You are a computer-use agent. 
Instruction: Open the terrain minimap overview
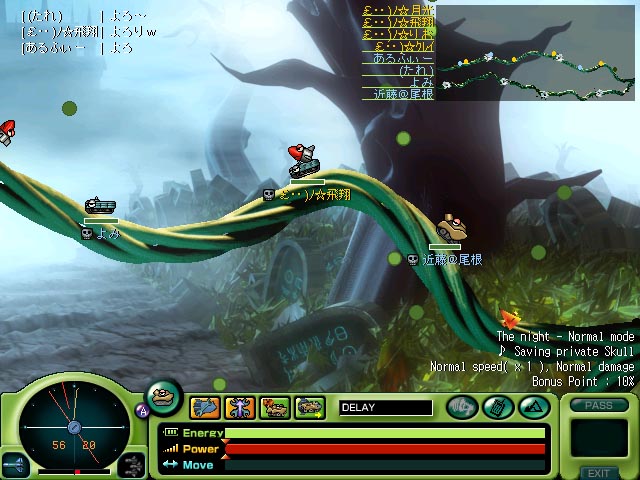click(x=535, y=52)
